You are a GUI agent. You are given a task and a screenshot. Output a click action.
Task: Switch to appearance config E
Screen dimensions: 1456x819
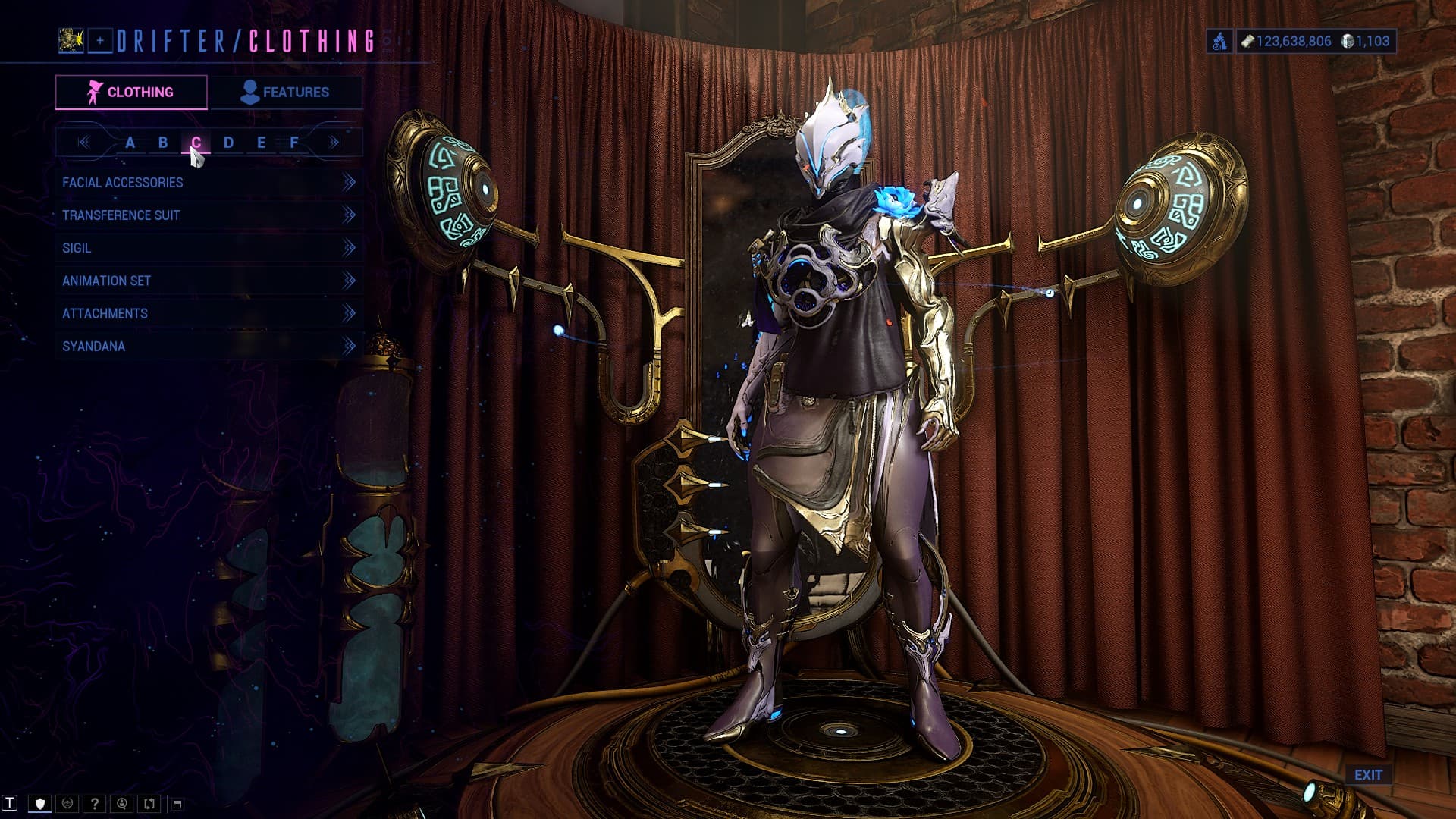point(261,143)
